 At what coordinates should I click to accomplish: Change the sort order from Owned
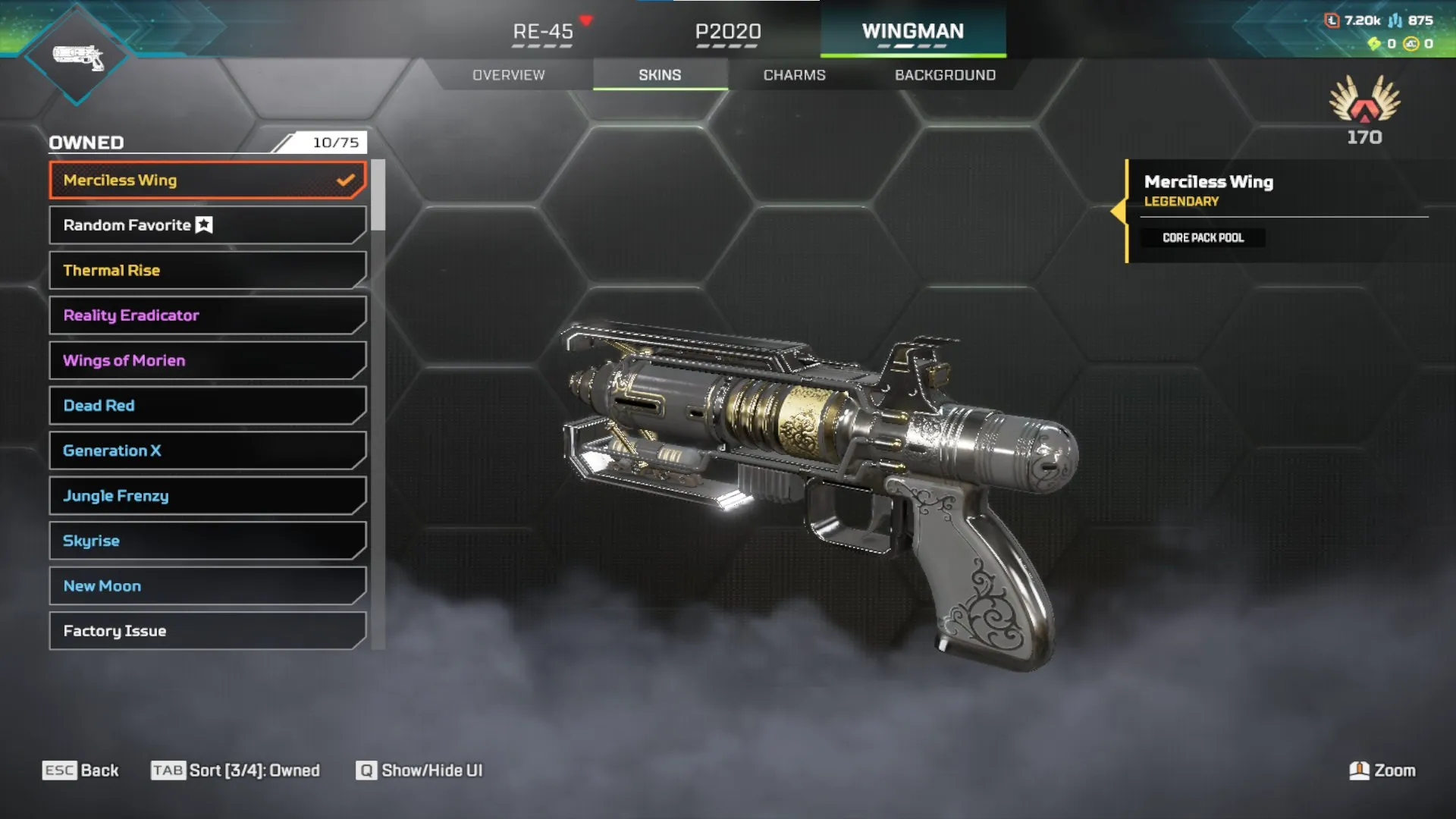[x=236, y=770]
